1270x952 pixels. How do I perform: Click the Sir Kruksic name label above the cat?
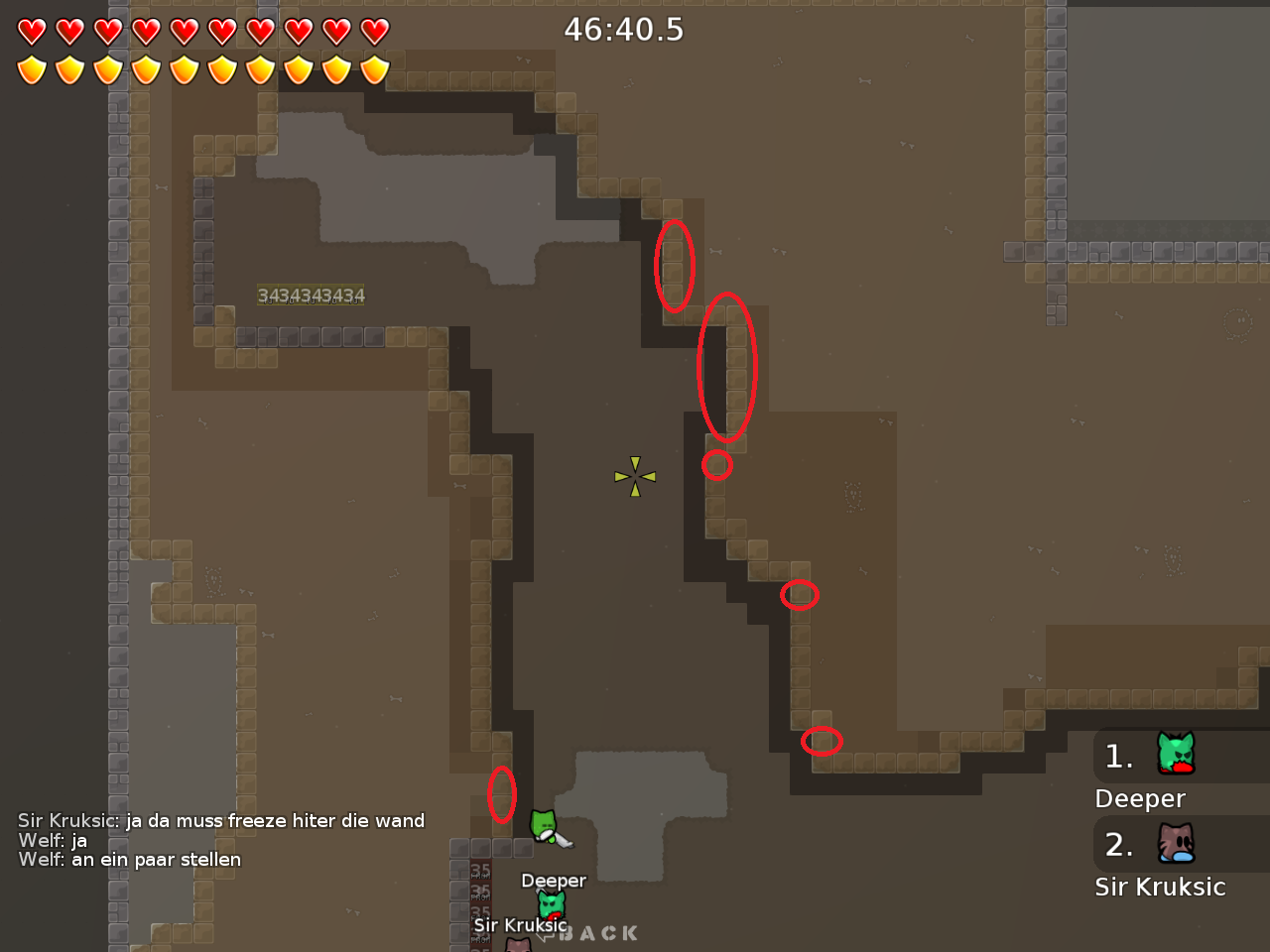521,924
